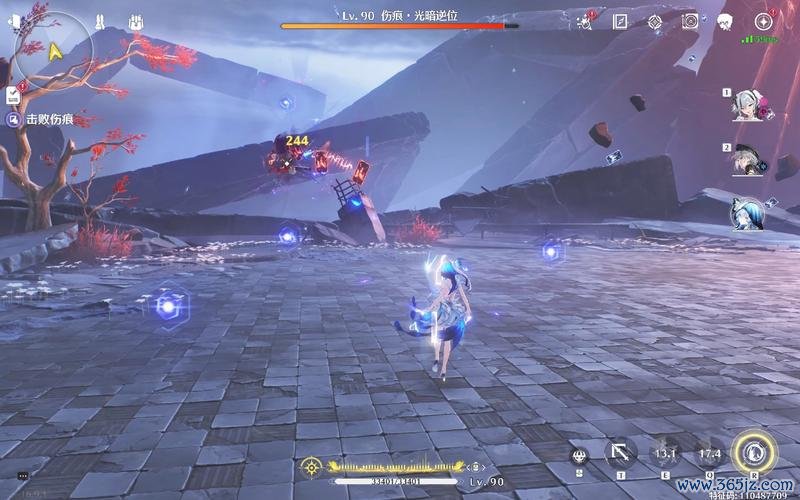This screenshot has width=800, height=500.
Task: Open the quest checklist icon with red alert
Action: coord(14,94)
